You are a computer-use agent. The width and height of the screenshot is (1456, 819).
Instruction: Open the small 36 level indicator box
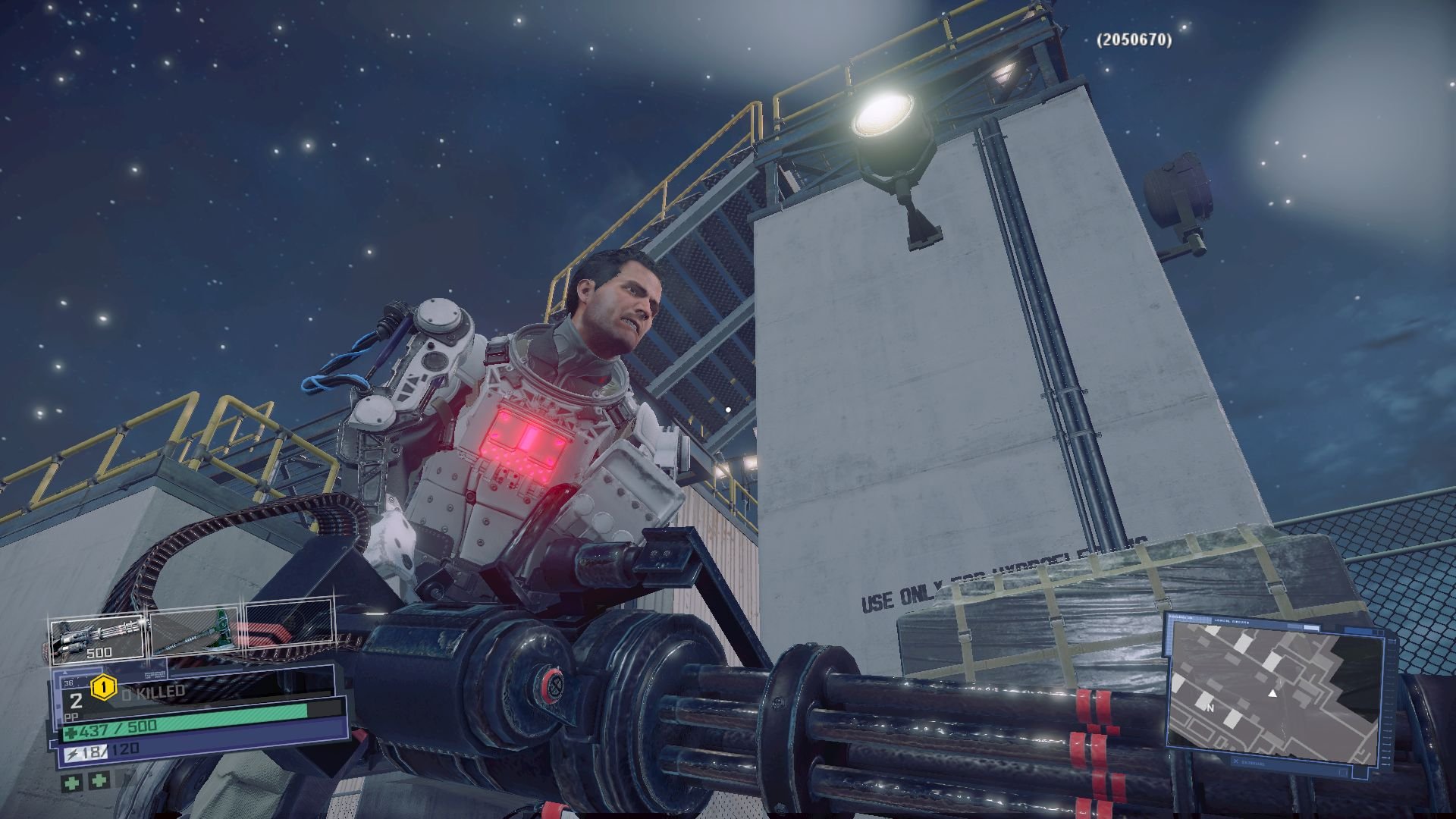coord(68,683)
